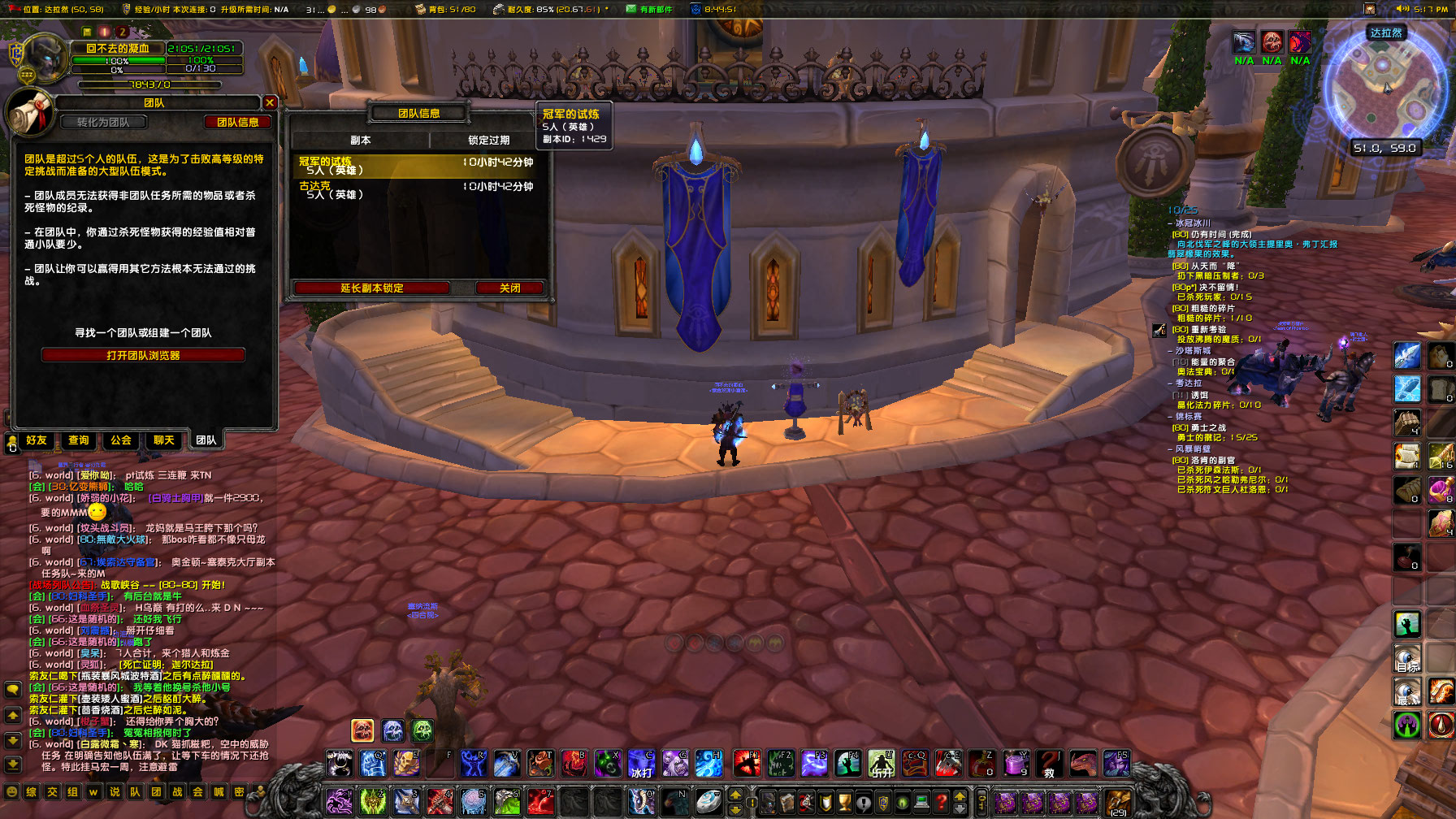Switch to the 公会 tab in the social window

click(x=119, y=440)
